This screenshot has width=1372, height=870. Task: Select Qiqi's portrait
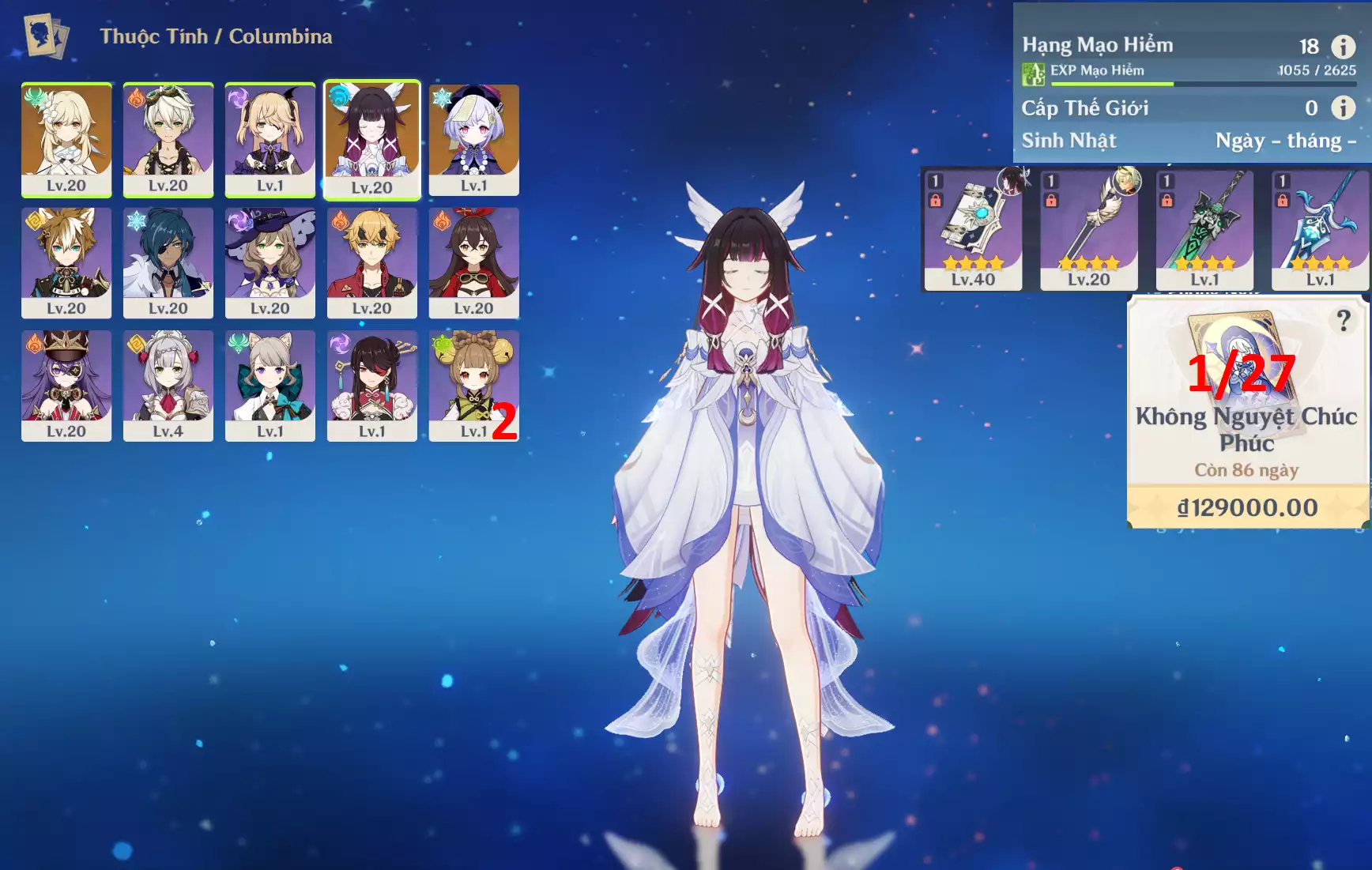(x=474, y=139)
